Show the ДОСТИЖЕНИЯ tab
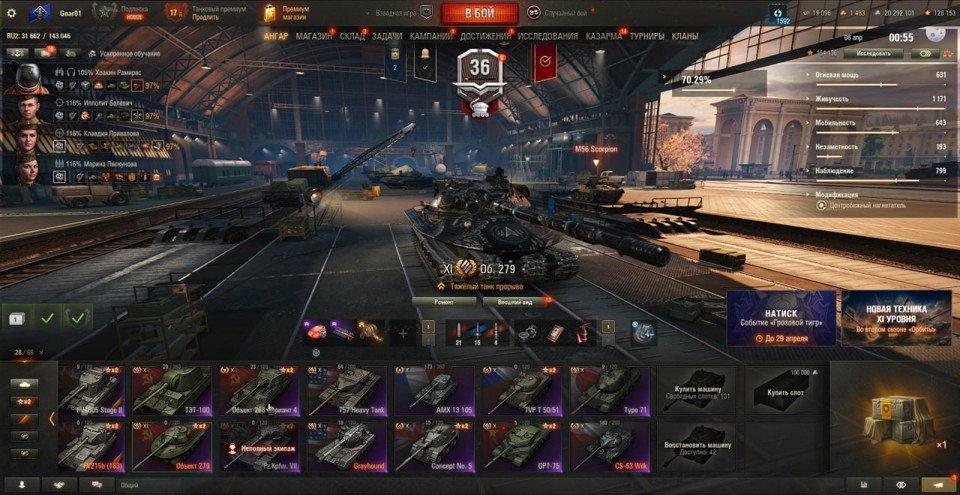The height and width of the screenshot is (495, 960). pyautogui.click(x=485, y=36)
